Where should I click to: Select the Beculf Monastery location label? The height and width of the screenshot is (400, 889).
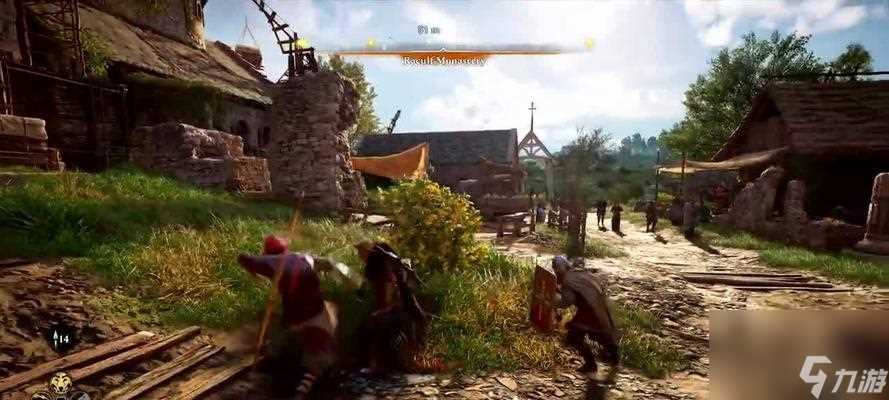(x=444, y=60)
